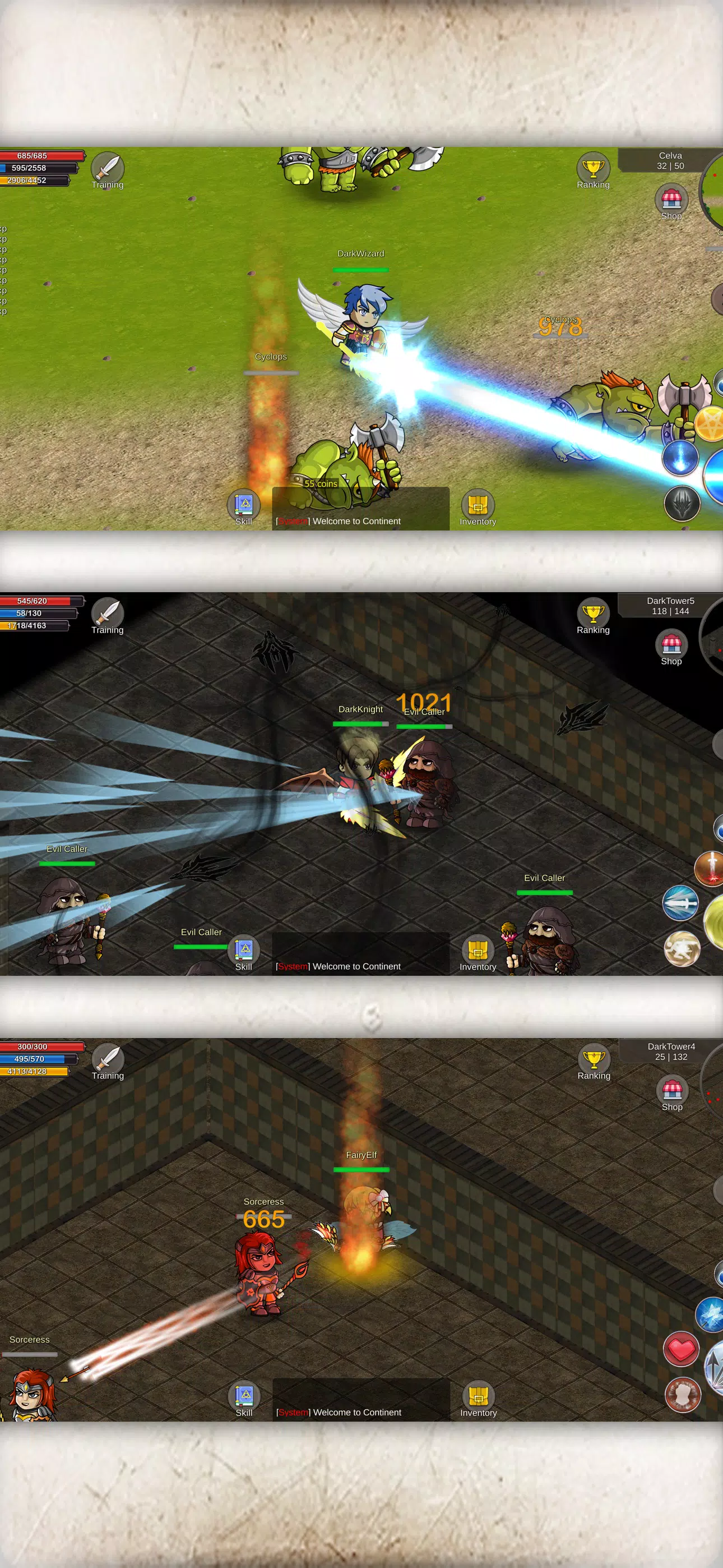The image size is (723, 1568).
Task: Visit the Shop in the Celva screenshot
Action: 671,200
